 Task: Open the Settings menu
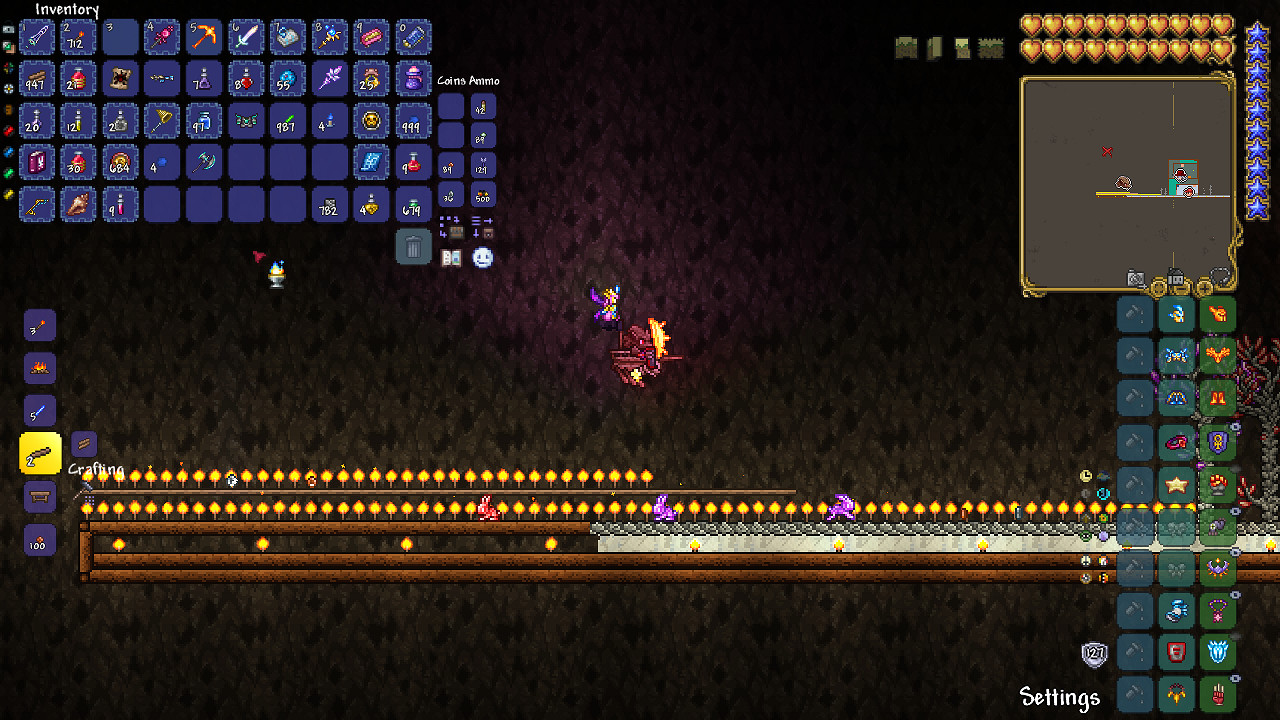1058,696
